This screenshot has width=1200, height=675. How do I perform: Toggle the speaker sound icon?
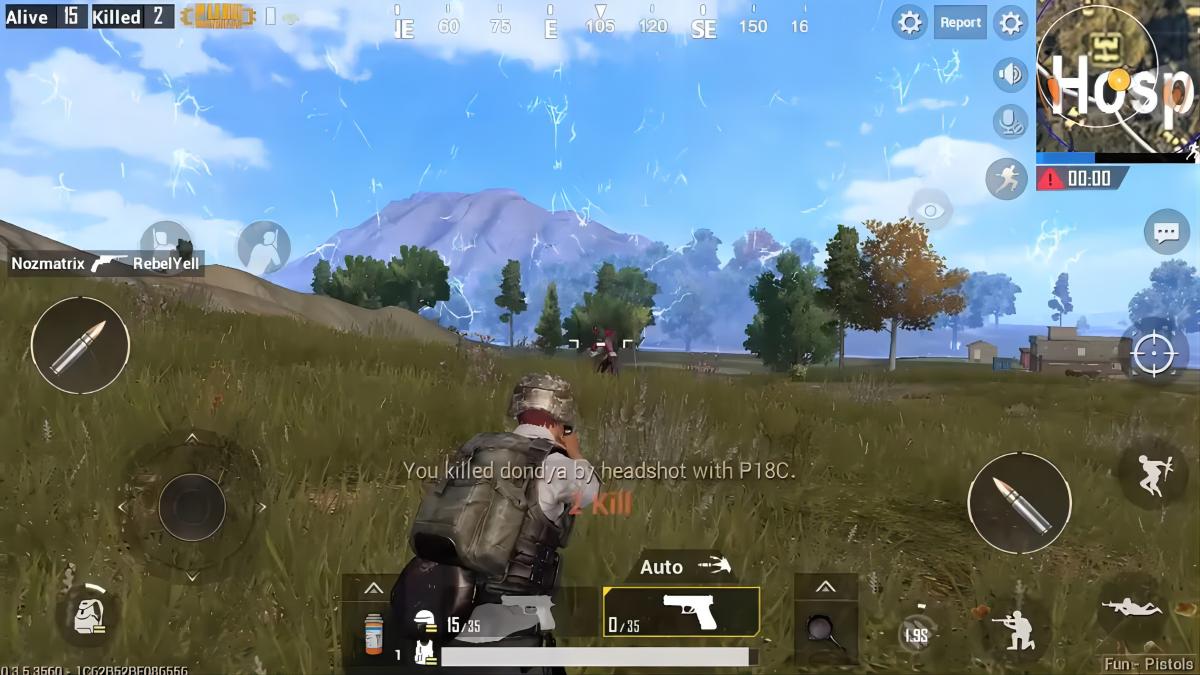pos(1010,73)
